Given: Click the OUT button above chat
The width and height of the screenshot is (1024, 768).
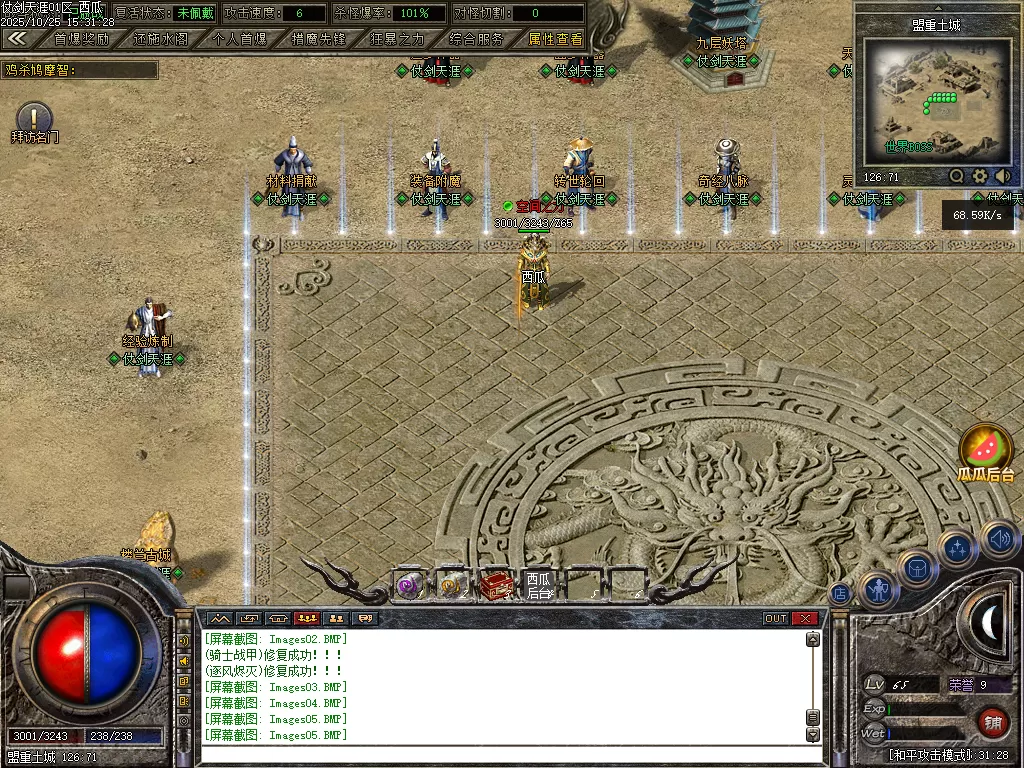Looking at the screenshot, I should pyautogui.click(x=776, y=618).
